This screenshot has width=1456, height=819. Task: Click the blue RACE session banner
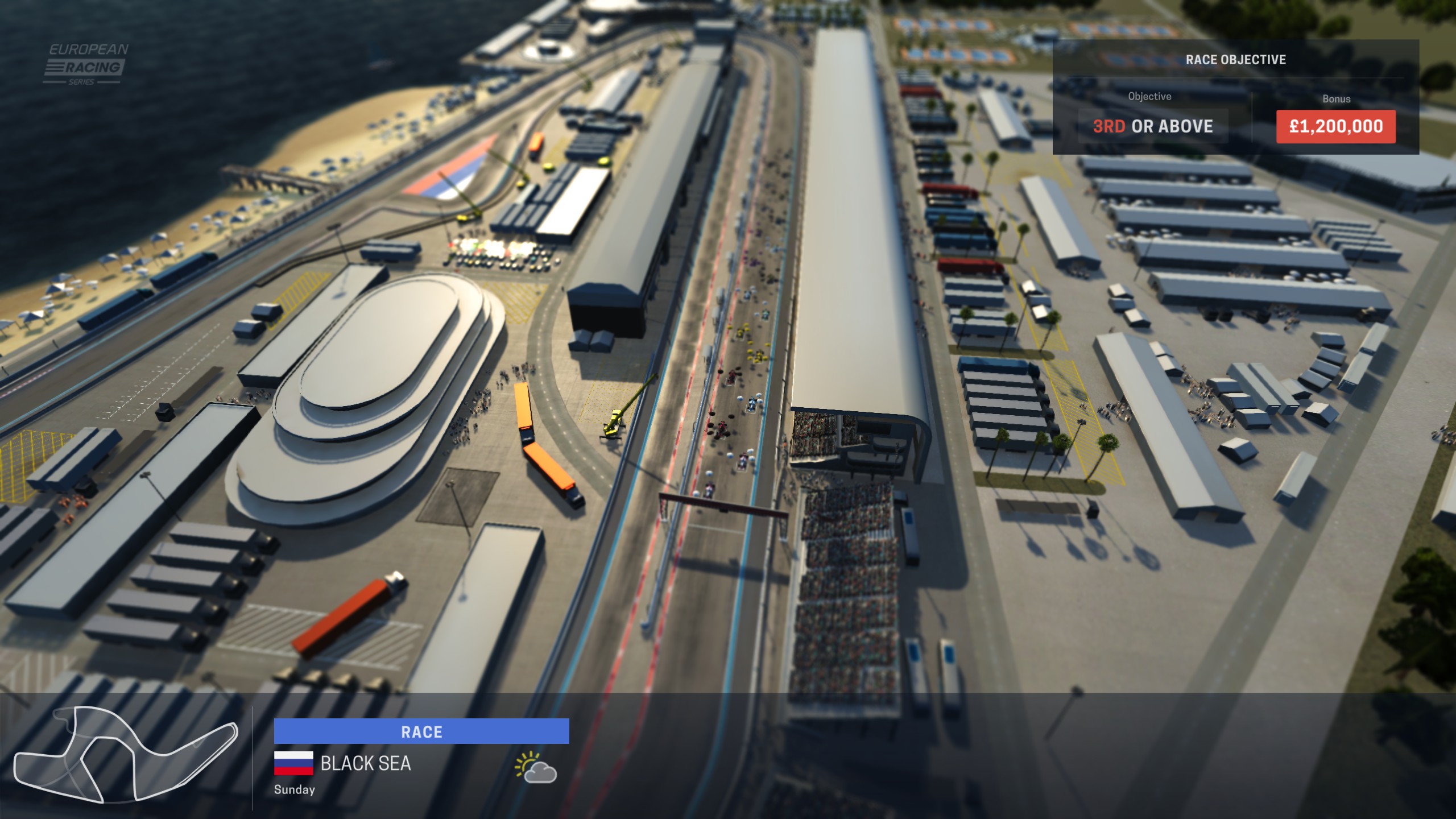pyautogui.click(x=421, y=731)
